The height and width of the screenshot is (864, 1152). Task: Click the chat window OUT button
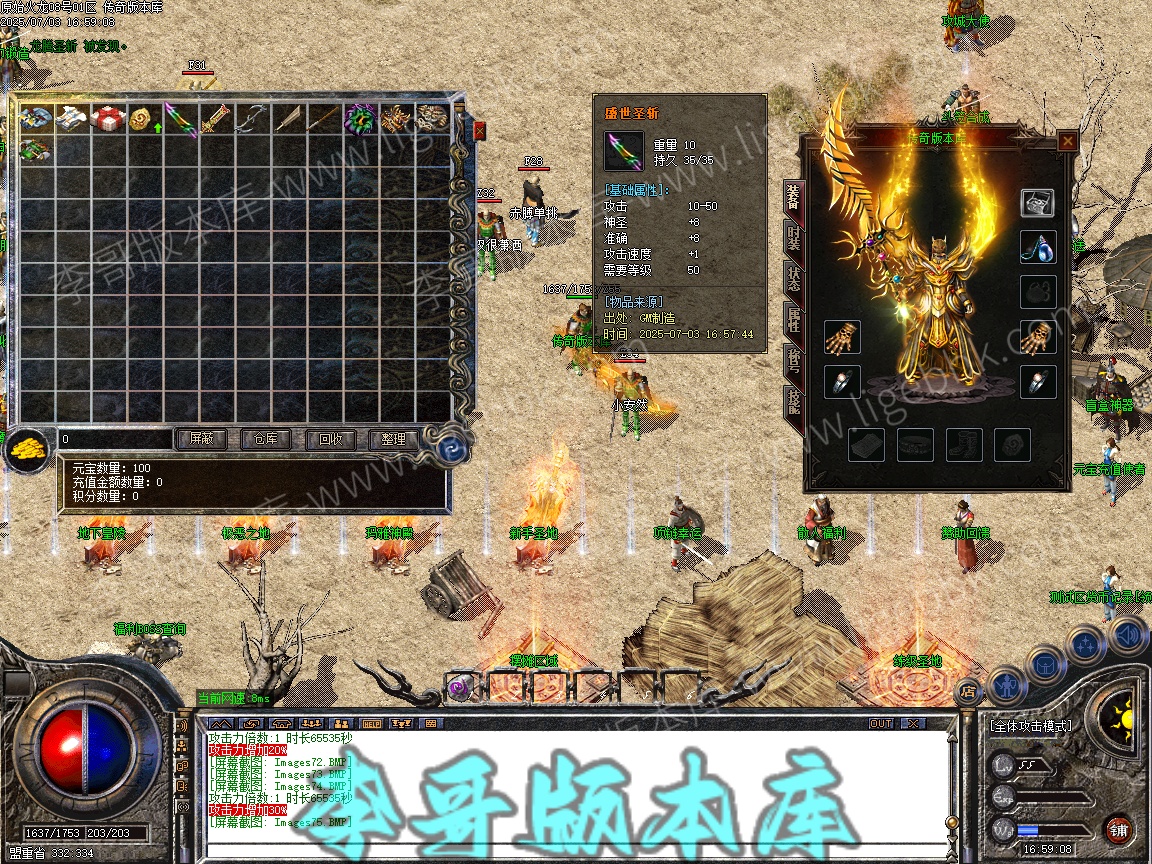[880, 723]
